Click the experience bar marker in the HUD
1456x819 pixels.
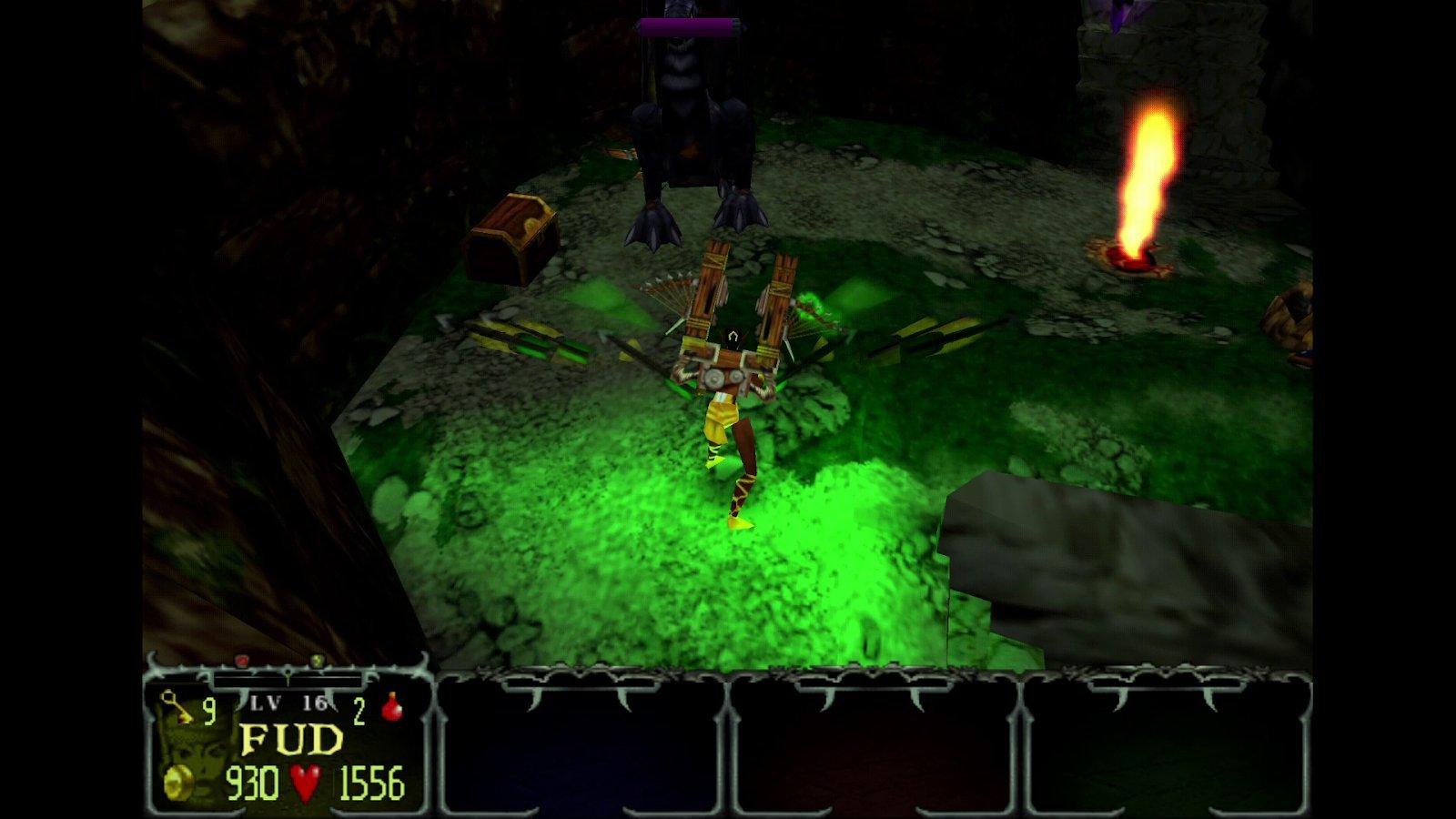(x=287, y=678)
